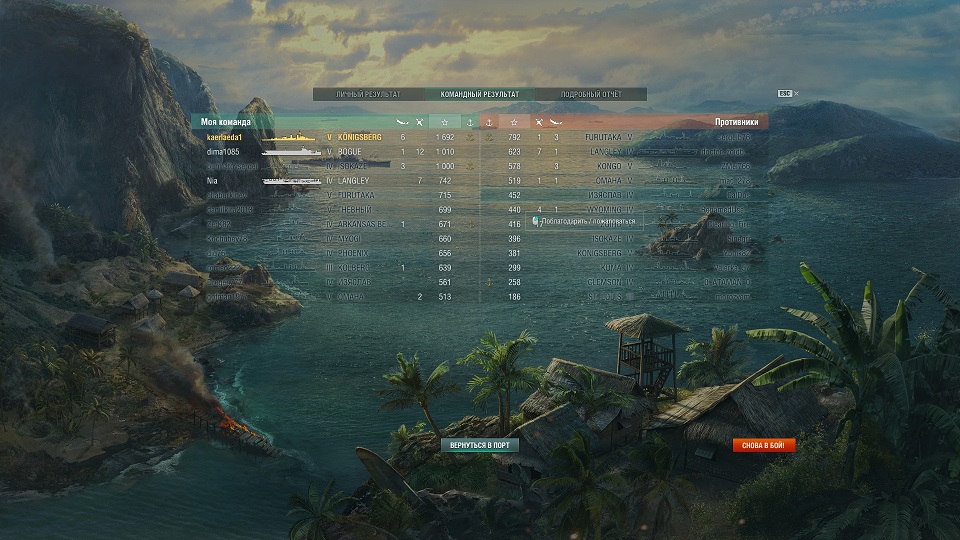Screen dimensions: 960x540
Task: Show the Подробный отчёт tab
Action: click(591, 95)
